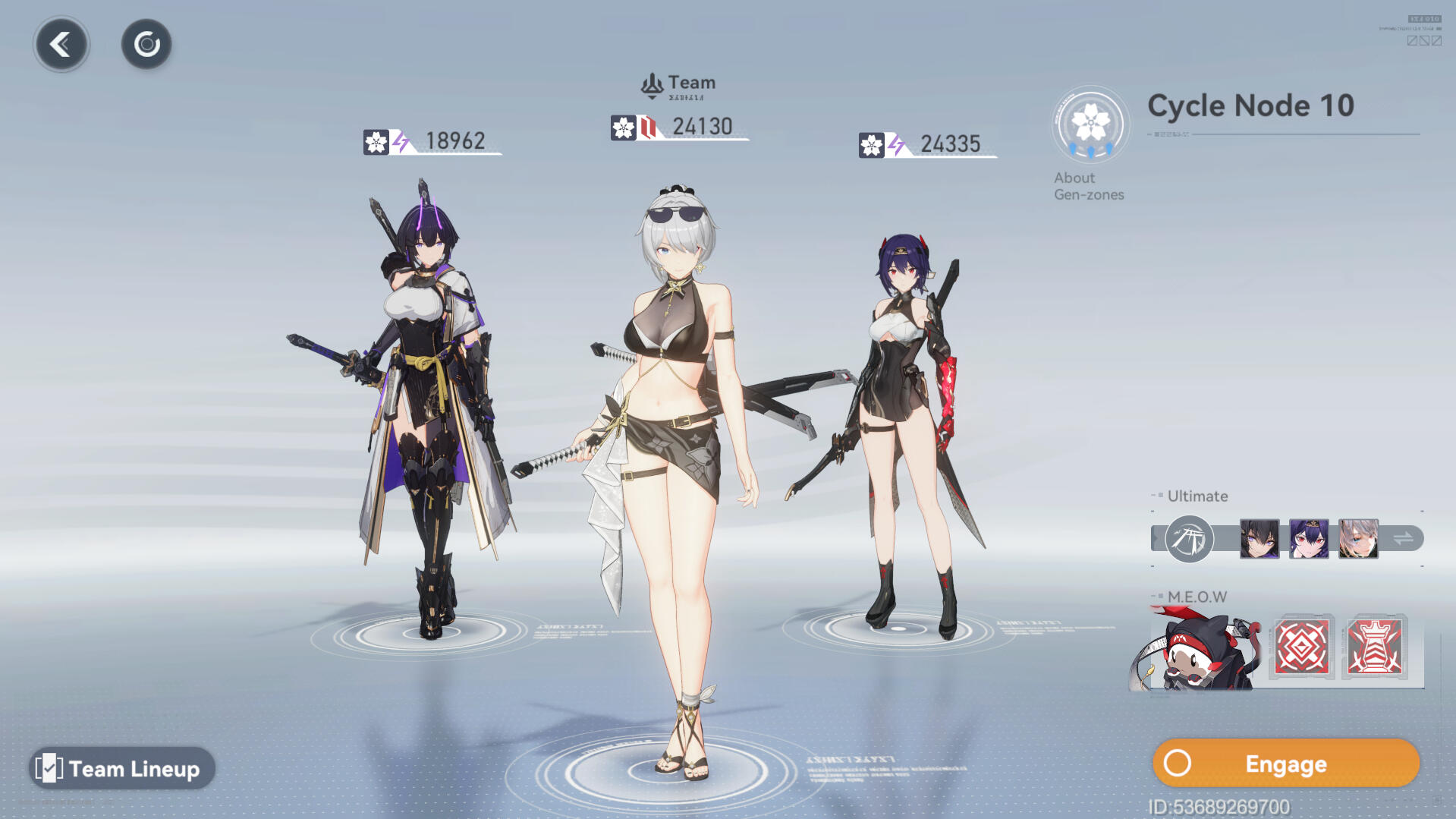Choose the black-haired portrait in Ultimate order
This screenshot has height=819, width=1456.
(x=1259, y=539)
